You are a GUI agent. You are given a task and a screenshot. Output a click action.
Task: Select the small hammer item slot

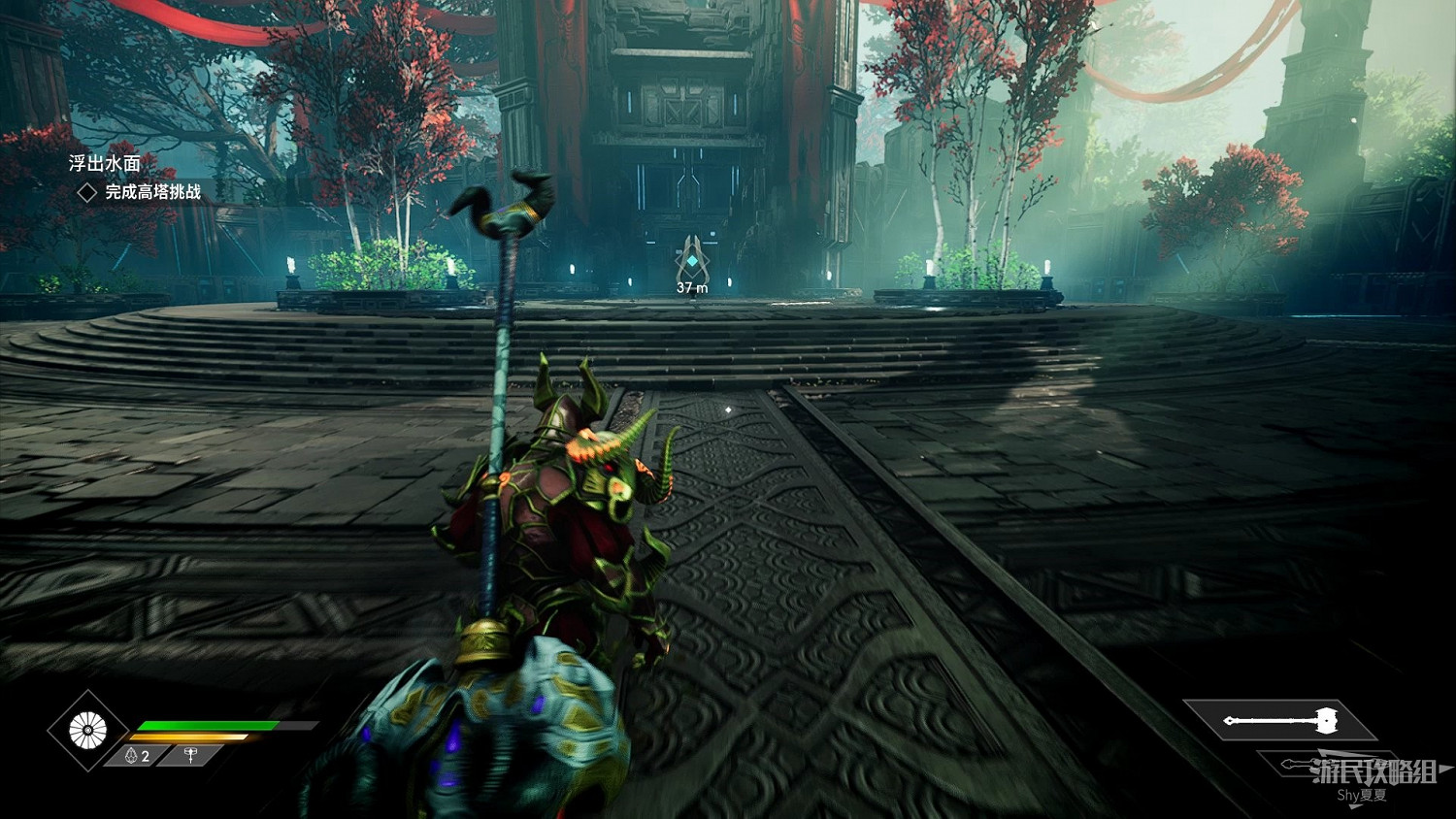coord(190,756)
